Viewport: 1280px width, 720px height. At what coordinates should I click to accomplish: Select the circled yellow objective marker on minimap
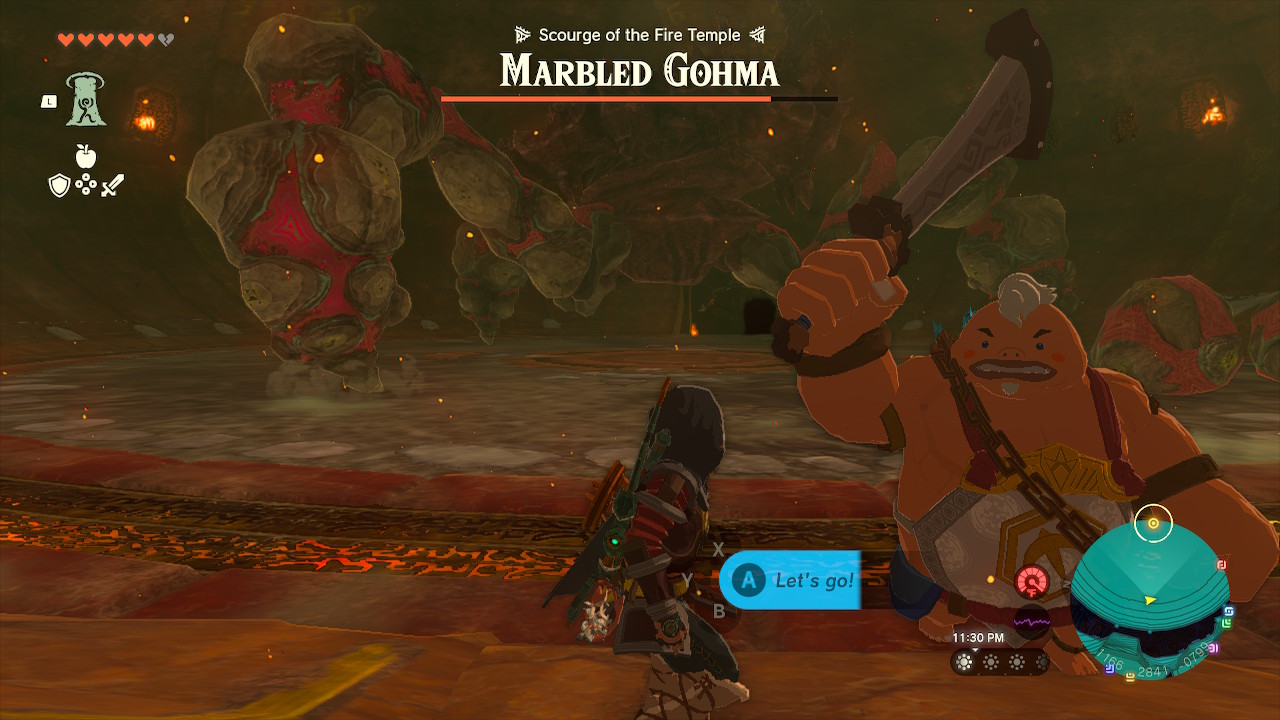pyautogui.click(x=1153, y=523)
